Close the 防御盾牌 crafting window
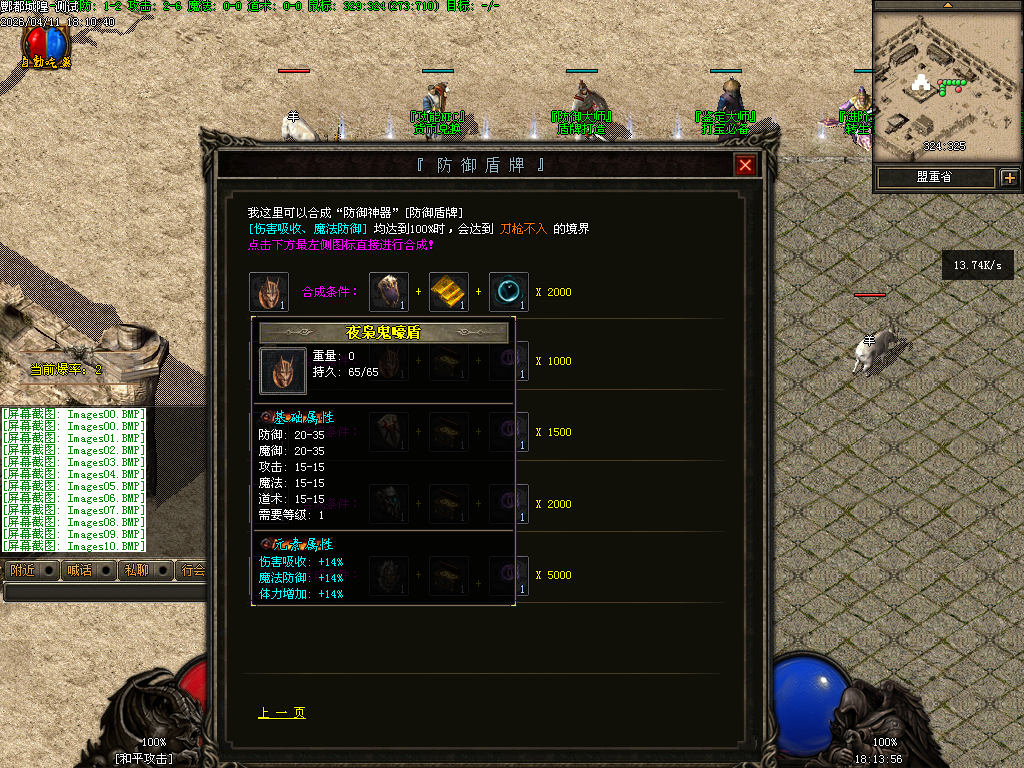This screenshot has width=1024, height=768. [745, 166]
